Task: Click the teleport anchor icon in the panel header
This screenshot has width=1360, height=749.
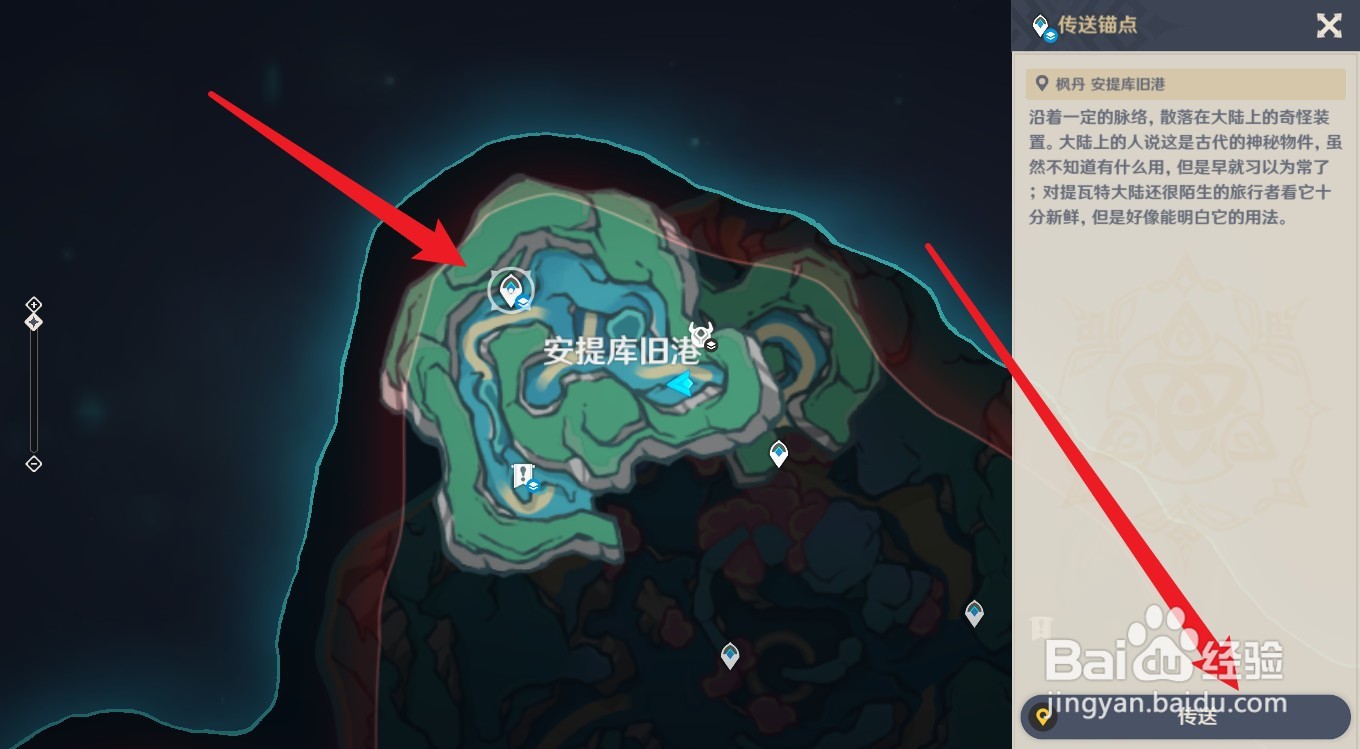Action: click(1041, 25)
